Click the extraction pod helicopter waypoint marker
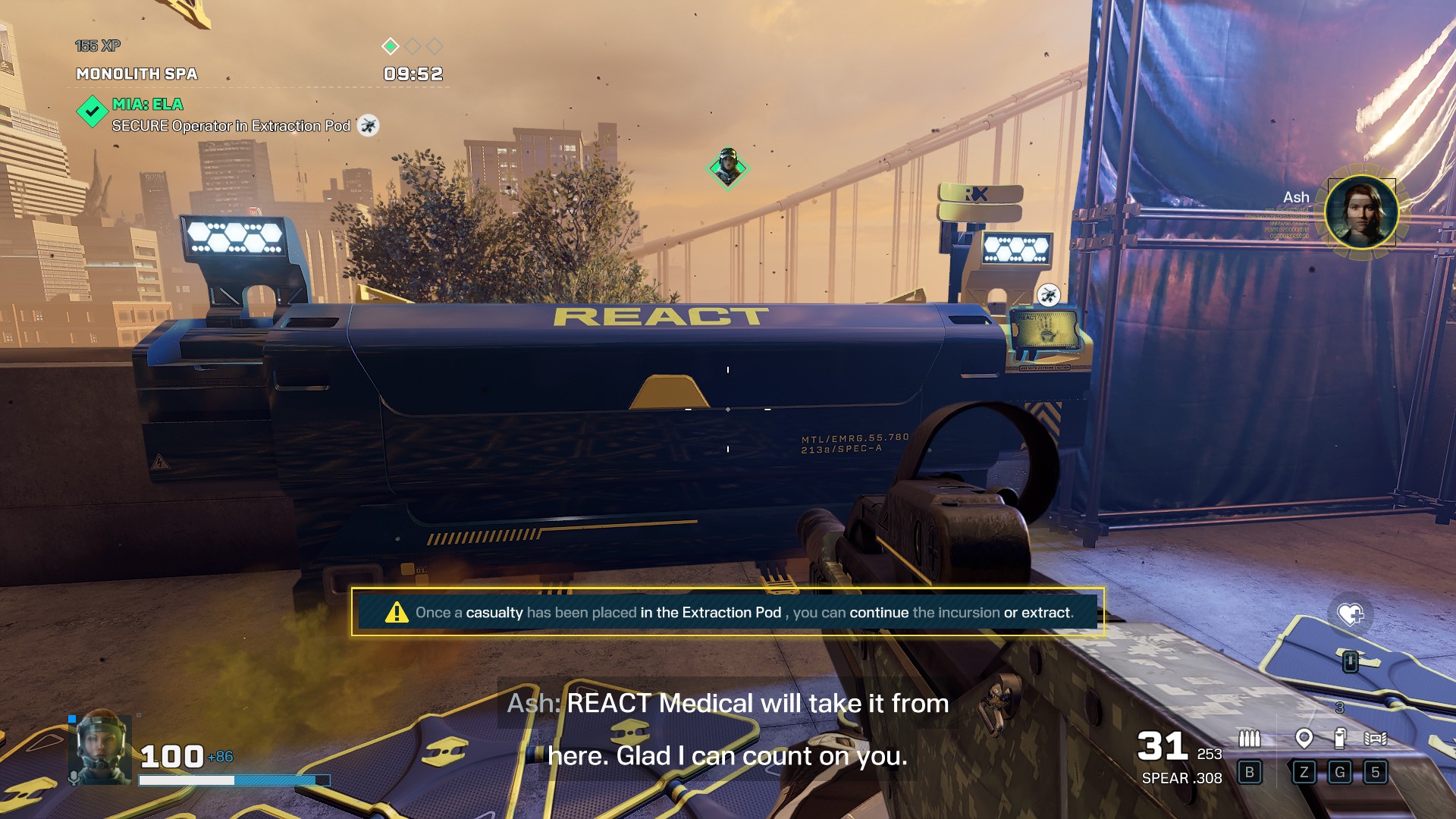Viewport: 1456px width, 819px height. 1048,294
